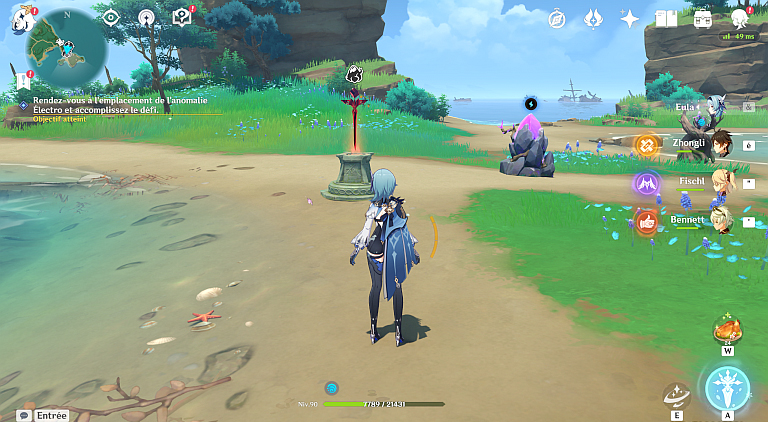The width and height of the screenshot is (768, 422).
Task: Open the backpack inventory
Action: (x=703, y=18)
